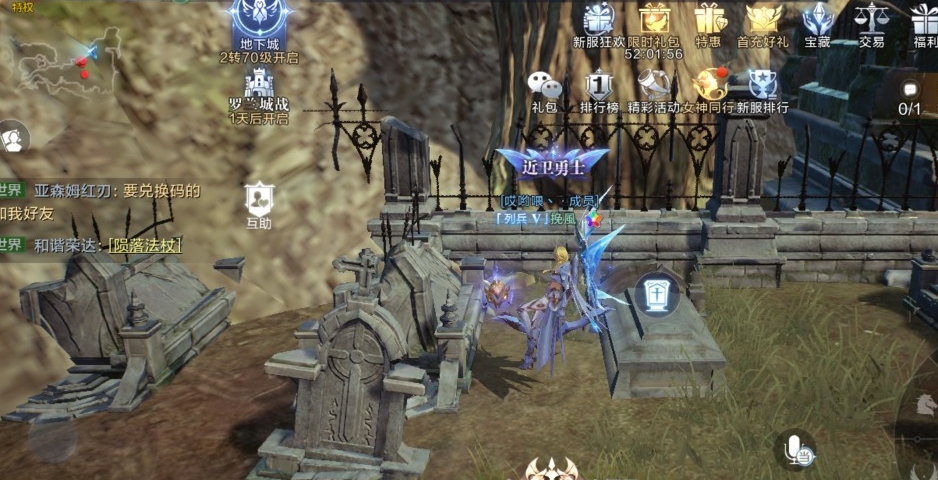The width and height of the screenshot is (938, 480).
Task: Open the 新服狂欢 new server event
Action: 599,20
